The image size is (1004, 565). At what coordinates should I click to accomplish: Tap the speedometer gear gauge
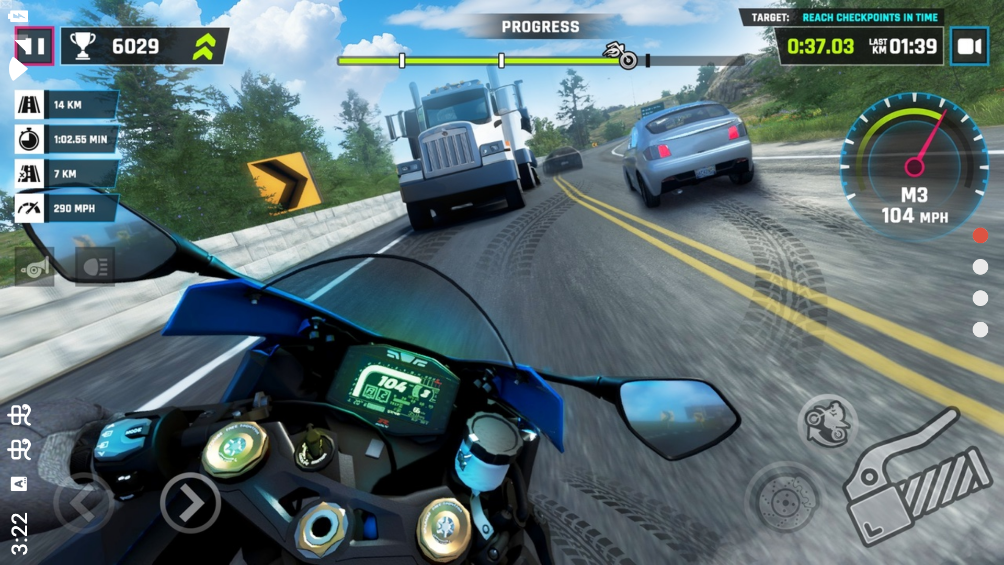click(912, 168)
